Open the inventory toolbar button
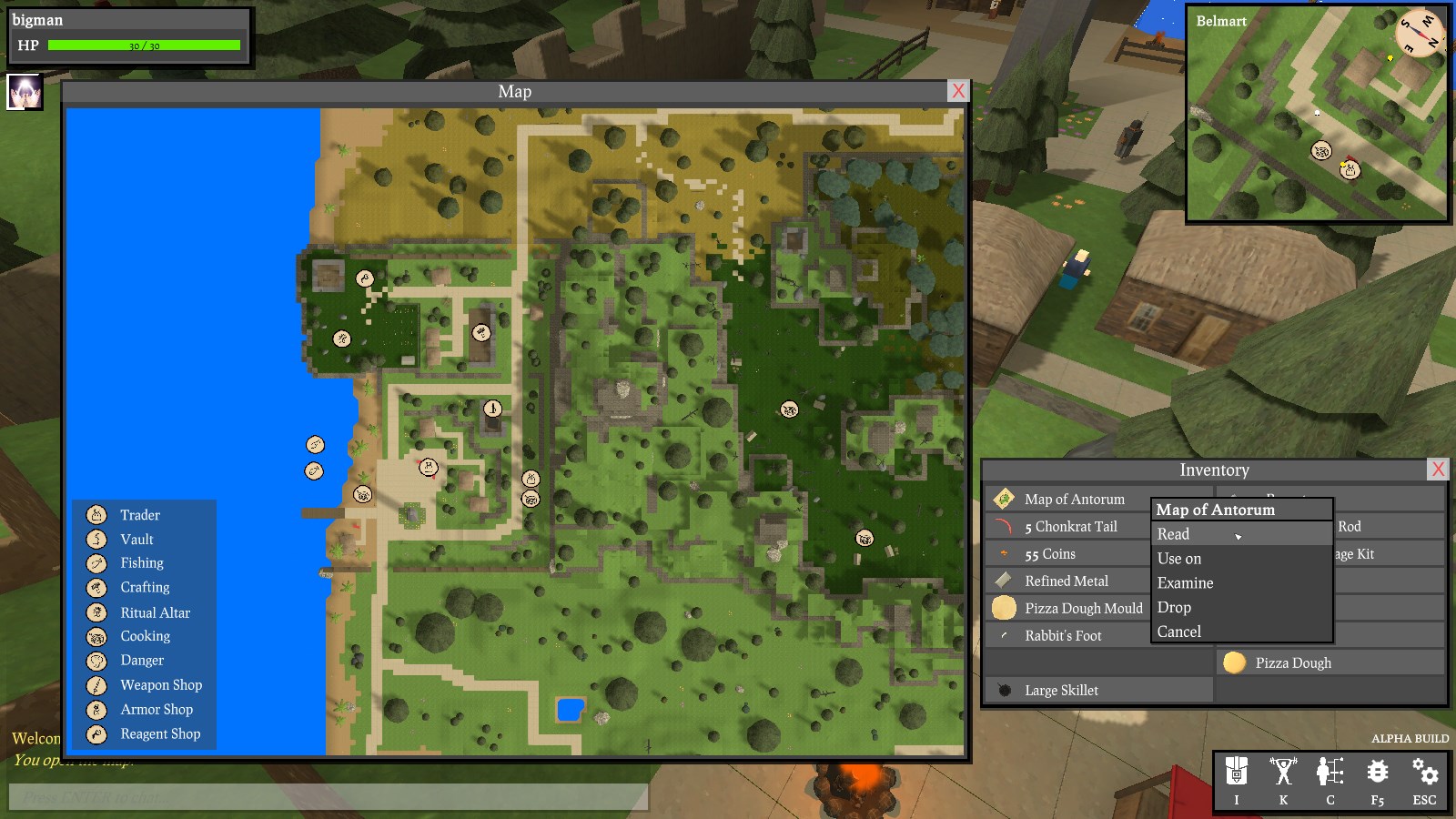 tap(1236, 780)
